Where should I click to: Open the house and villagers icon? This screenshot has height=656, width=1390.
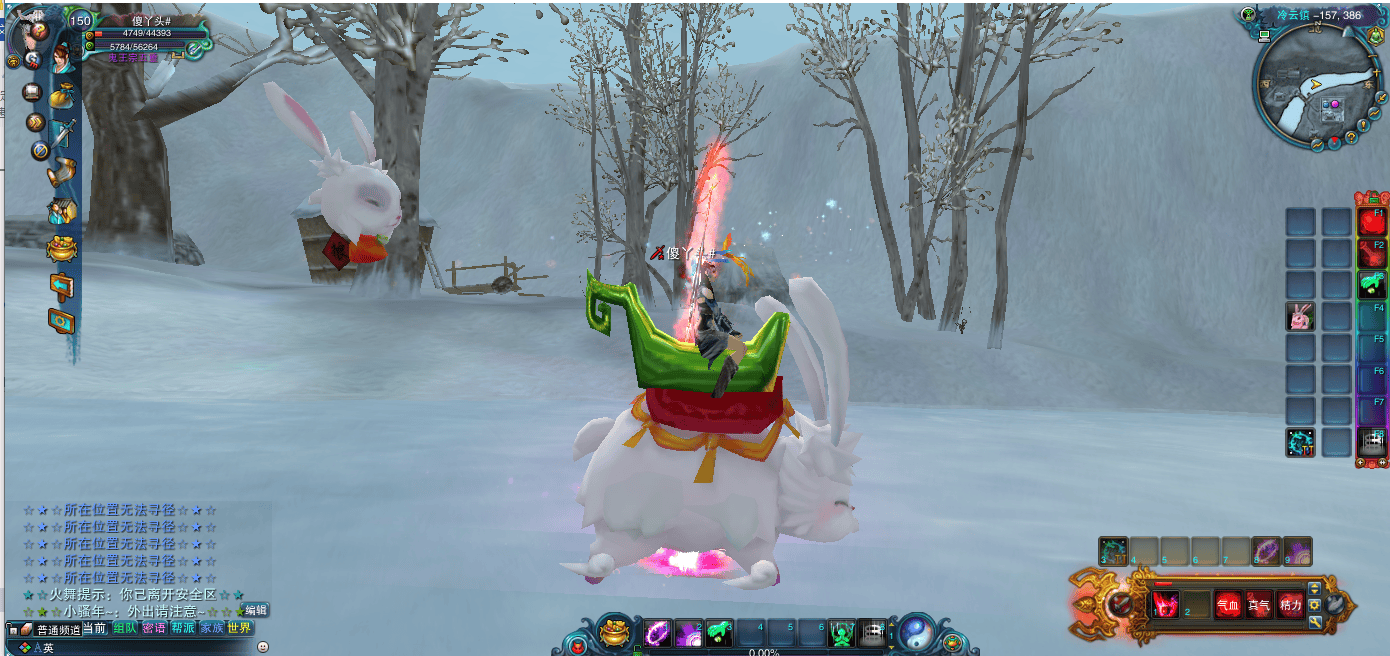[62, 211]
